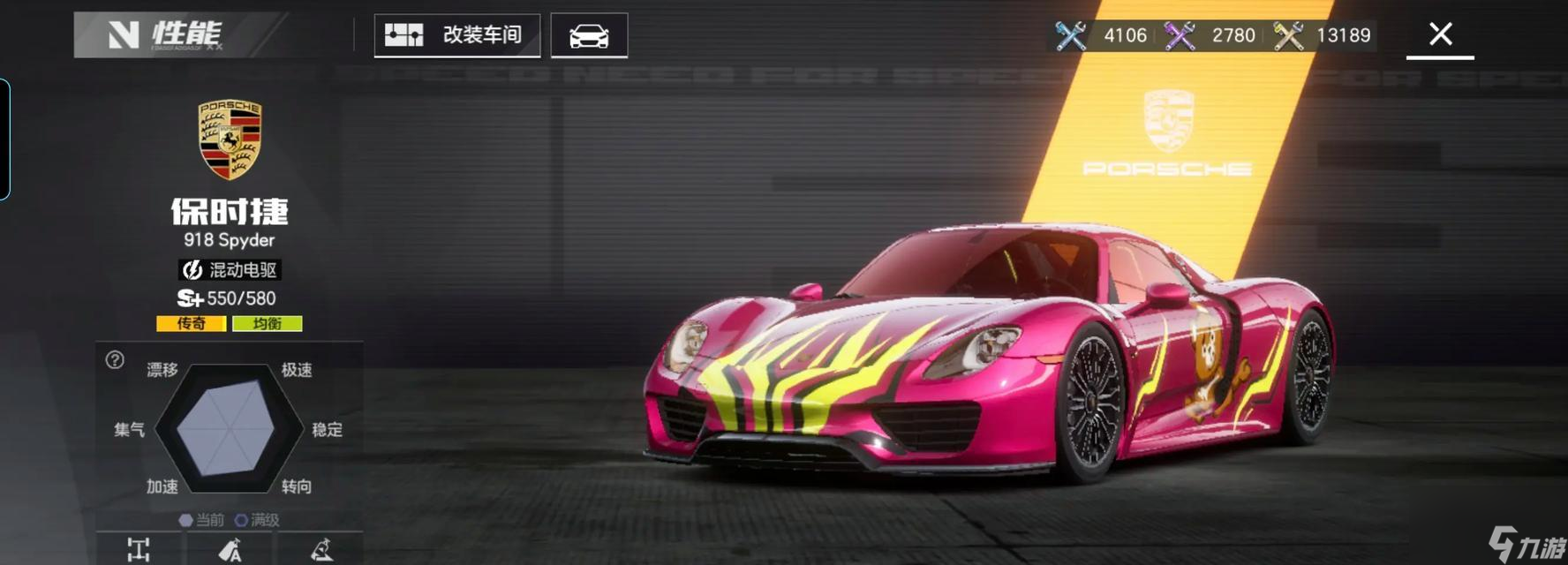Select the rightmost nitro bottle icon tab
Image resolution: width=1568 pixels, height=565 pixels.
coord(321,549)
